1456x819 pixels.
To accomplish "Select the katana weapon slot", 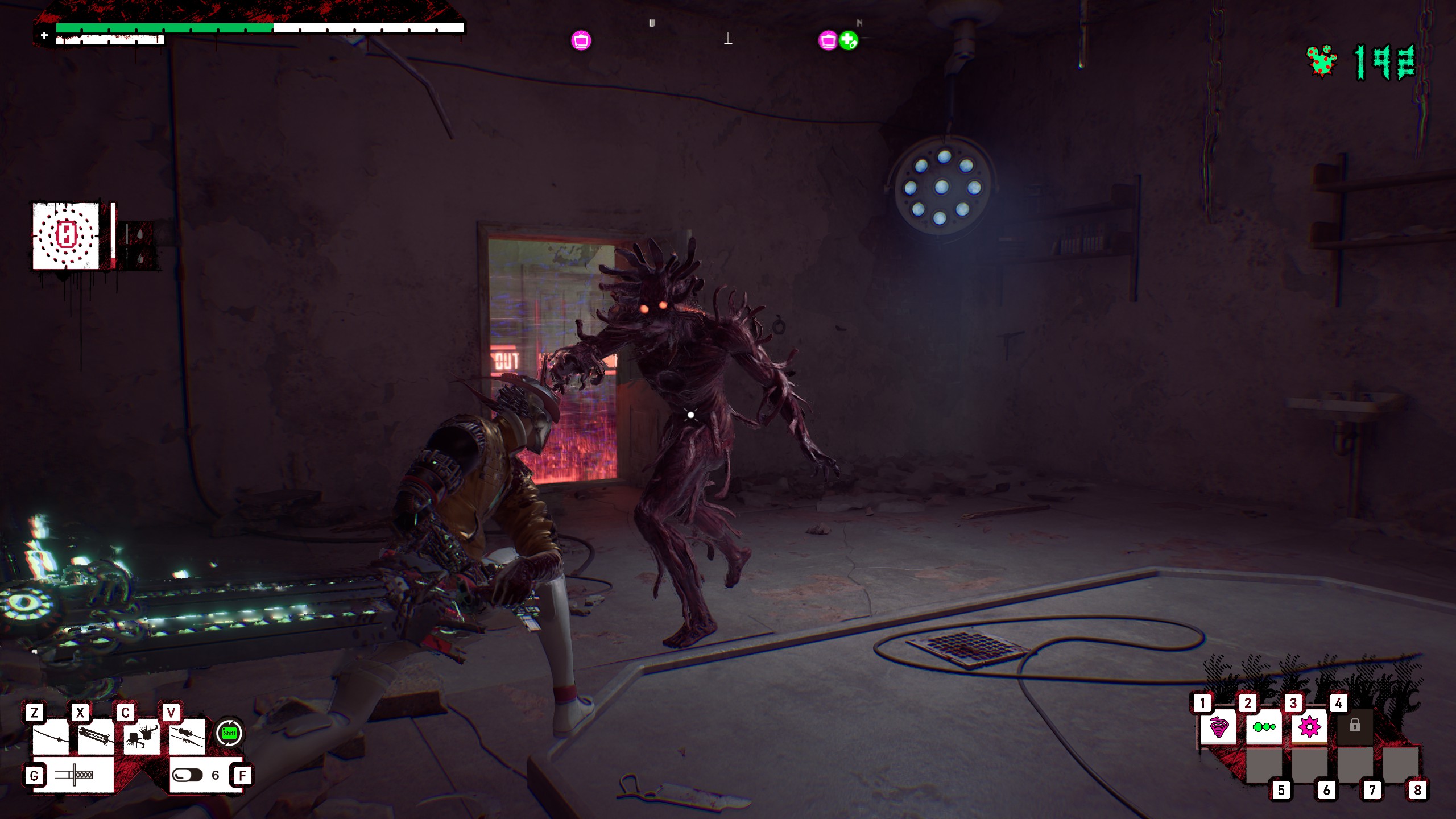I will pos(51,738).
